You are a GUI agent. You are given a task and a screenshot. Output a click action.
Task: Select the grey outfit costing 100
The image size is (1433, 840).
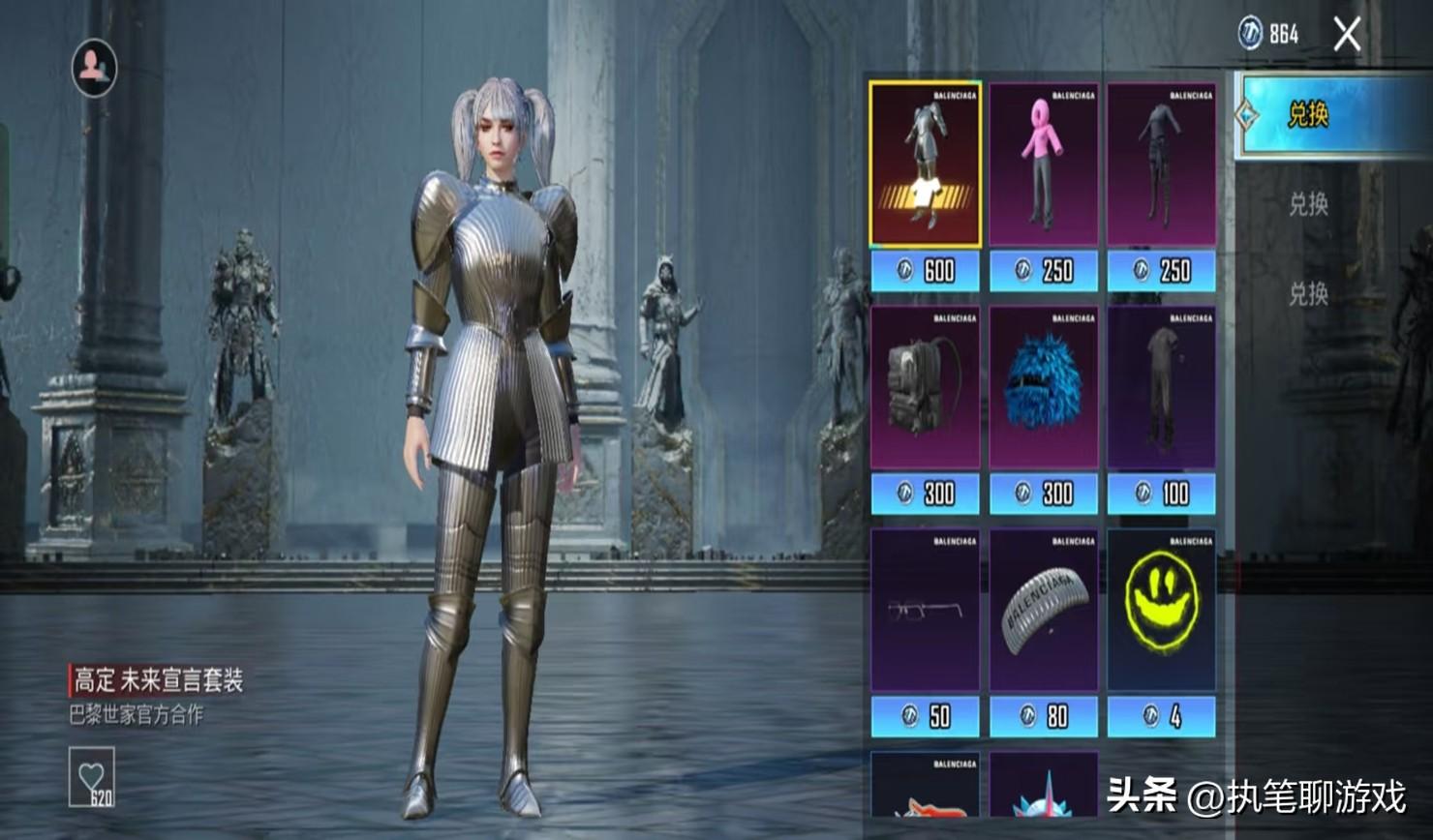(x=1161, y=387)
